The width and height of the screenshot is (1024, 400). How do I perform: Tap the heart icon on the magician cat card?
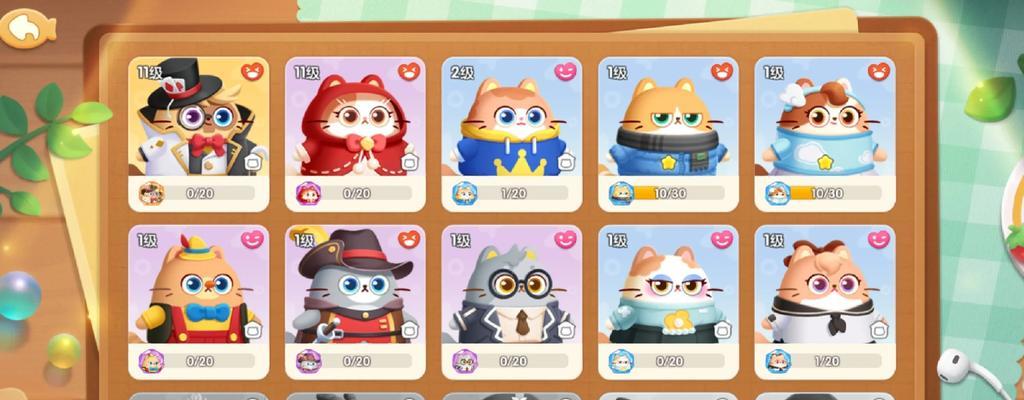coord(252,72)
